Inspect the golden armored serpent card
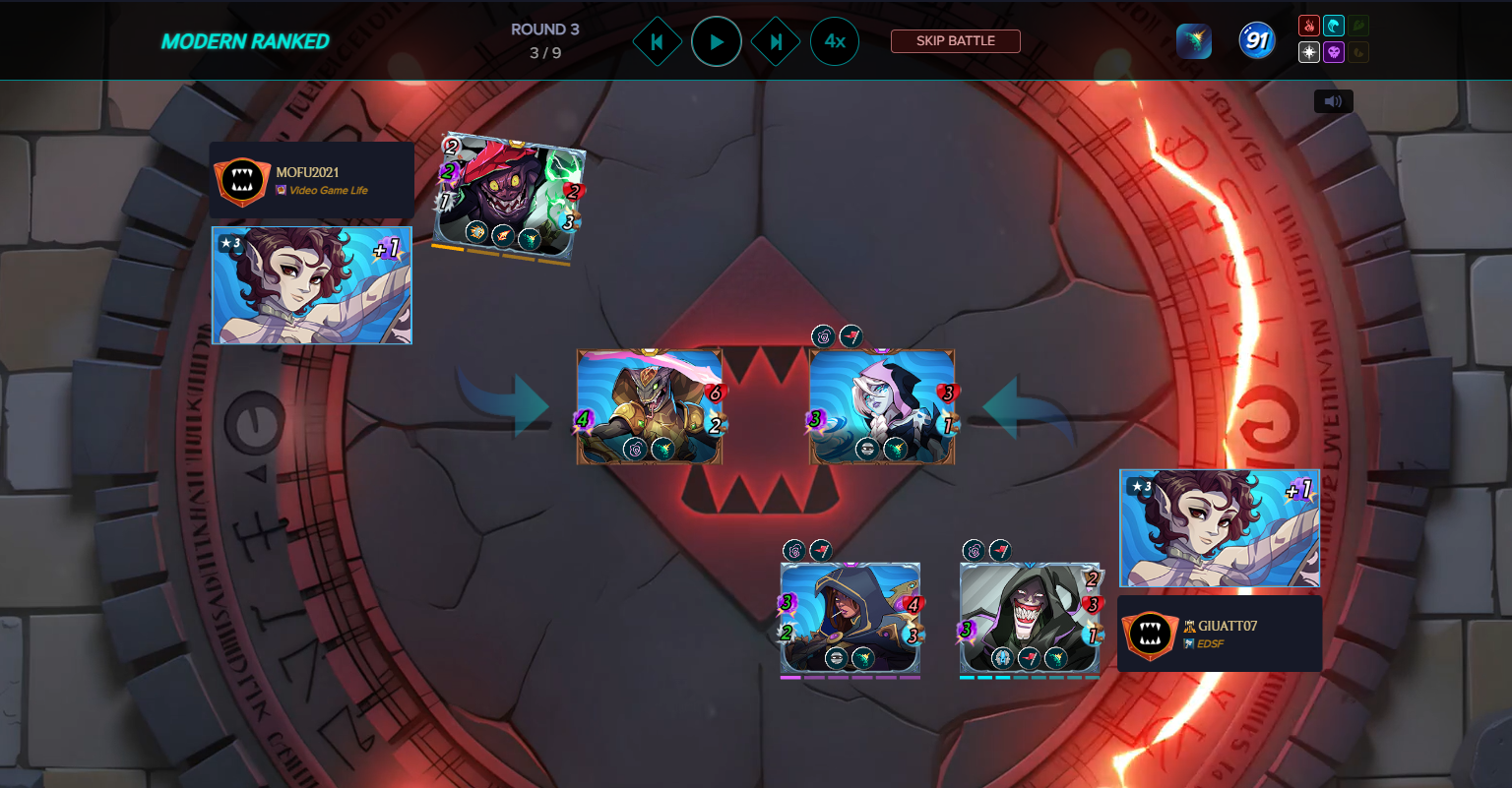 click(x=650, y=406)
